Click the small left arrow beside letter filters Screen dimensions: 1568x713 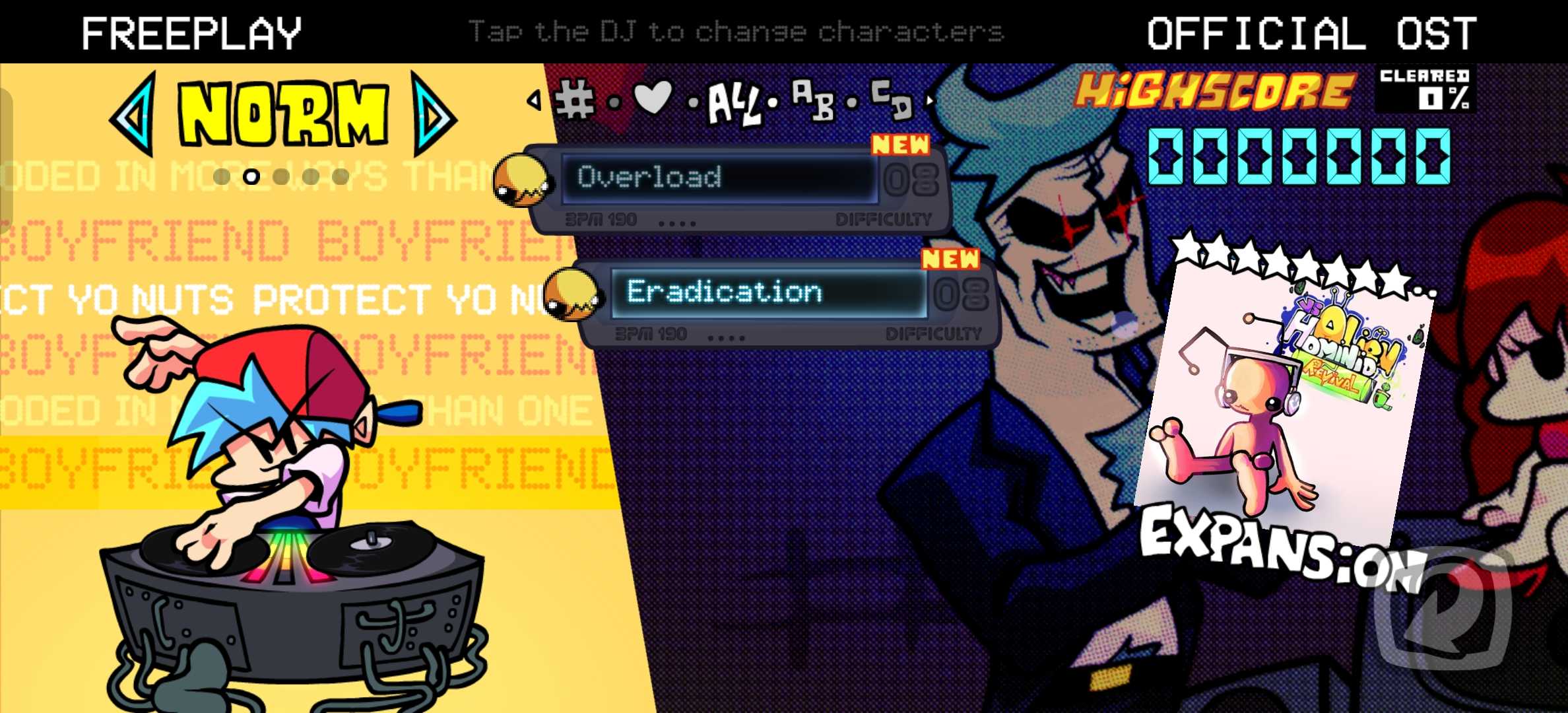(534, 100)
